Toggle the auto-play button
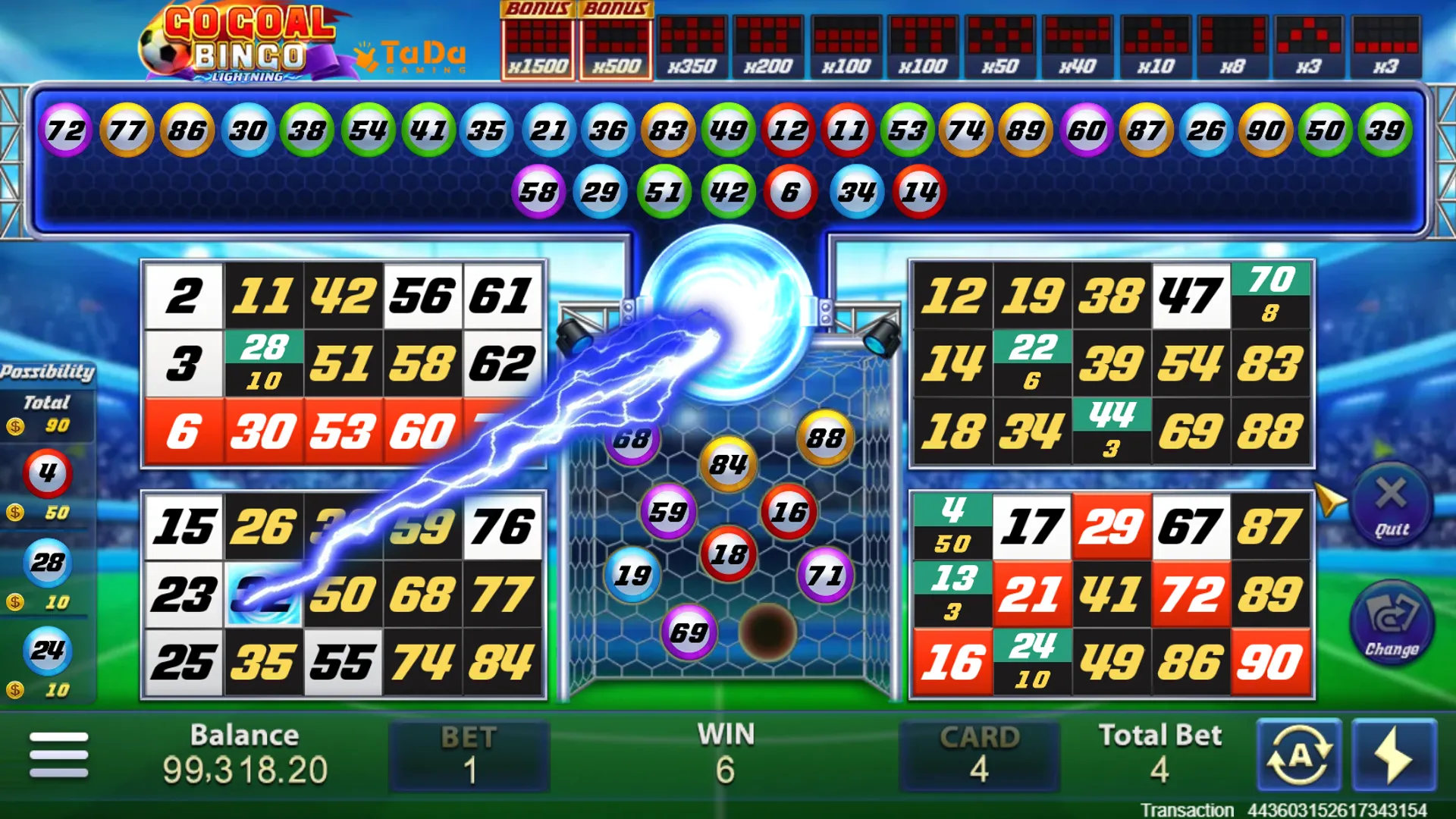This screenshot has height=819, width=1456. [1299, 755]
